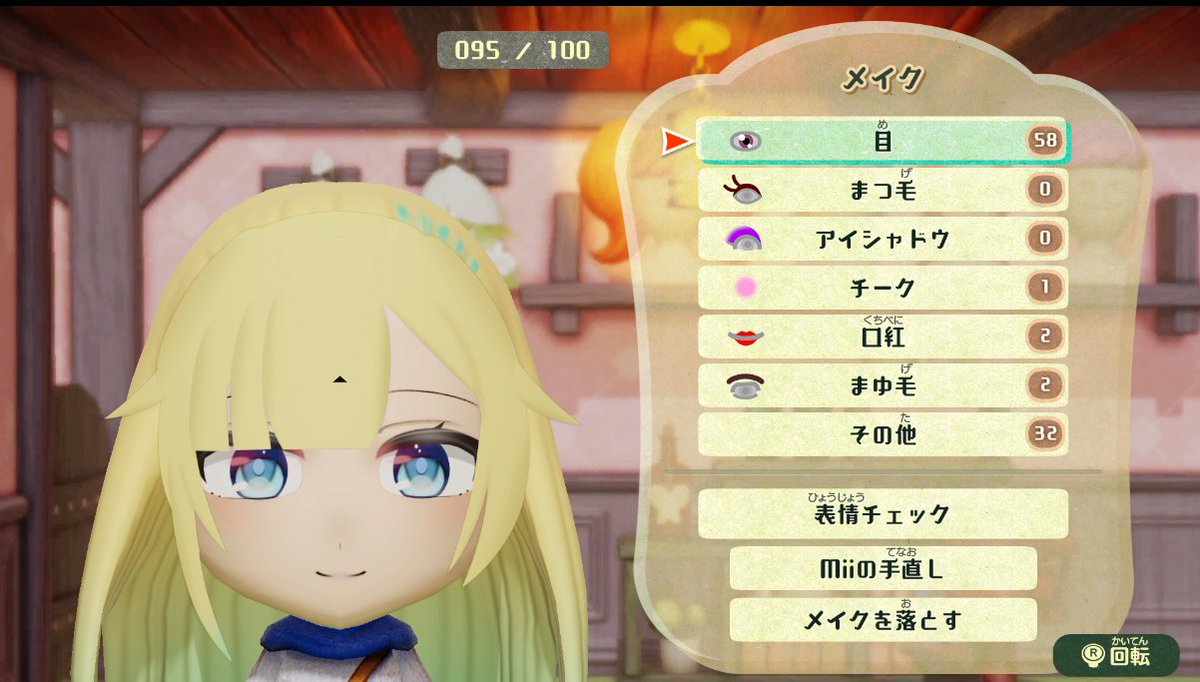Open the 口紅 lipstick option
The image size is (1200, 682).
coord(882,337)
